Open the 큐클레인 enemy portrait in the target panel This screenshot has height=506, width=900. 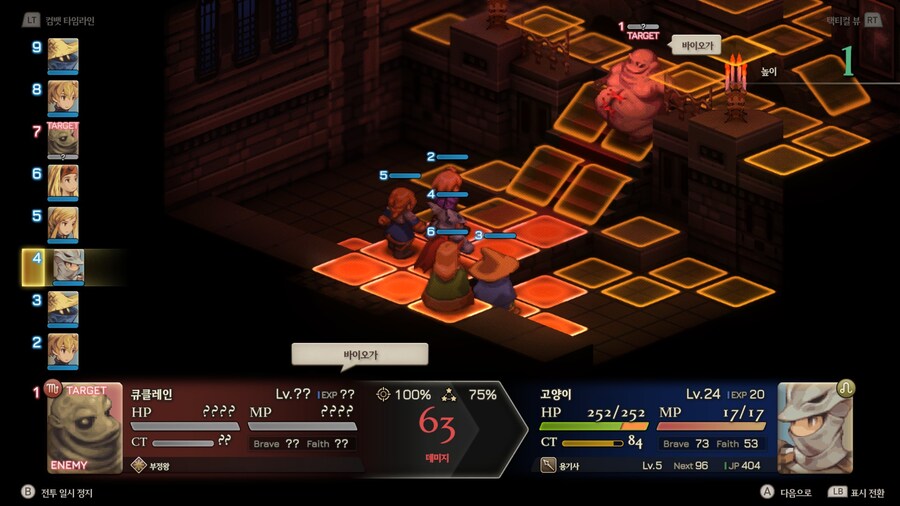[x=85, y=428]
